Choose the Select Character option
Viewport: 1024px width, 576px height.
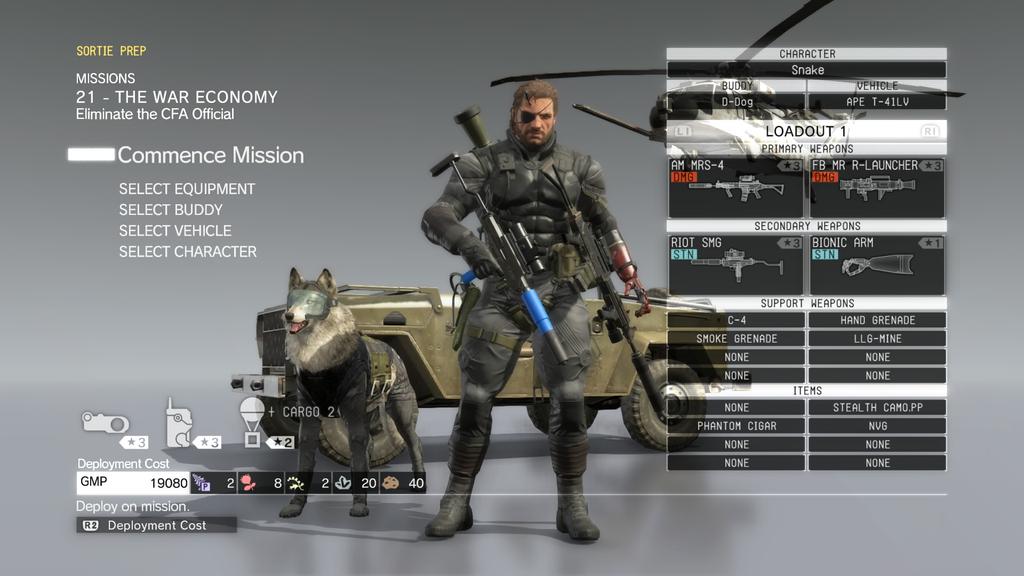coord(188,252)
